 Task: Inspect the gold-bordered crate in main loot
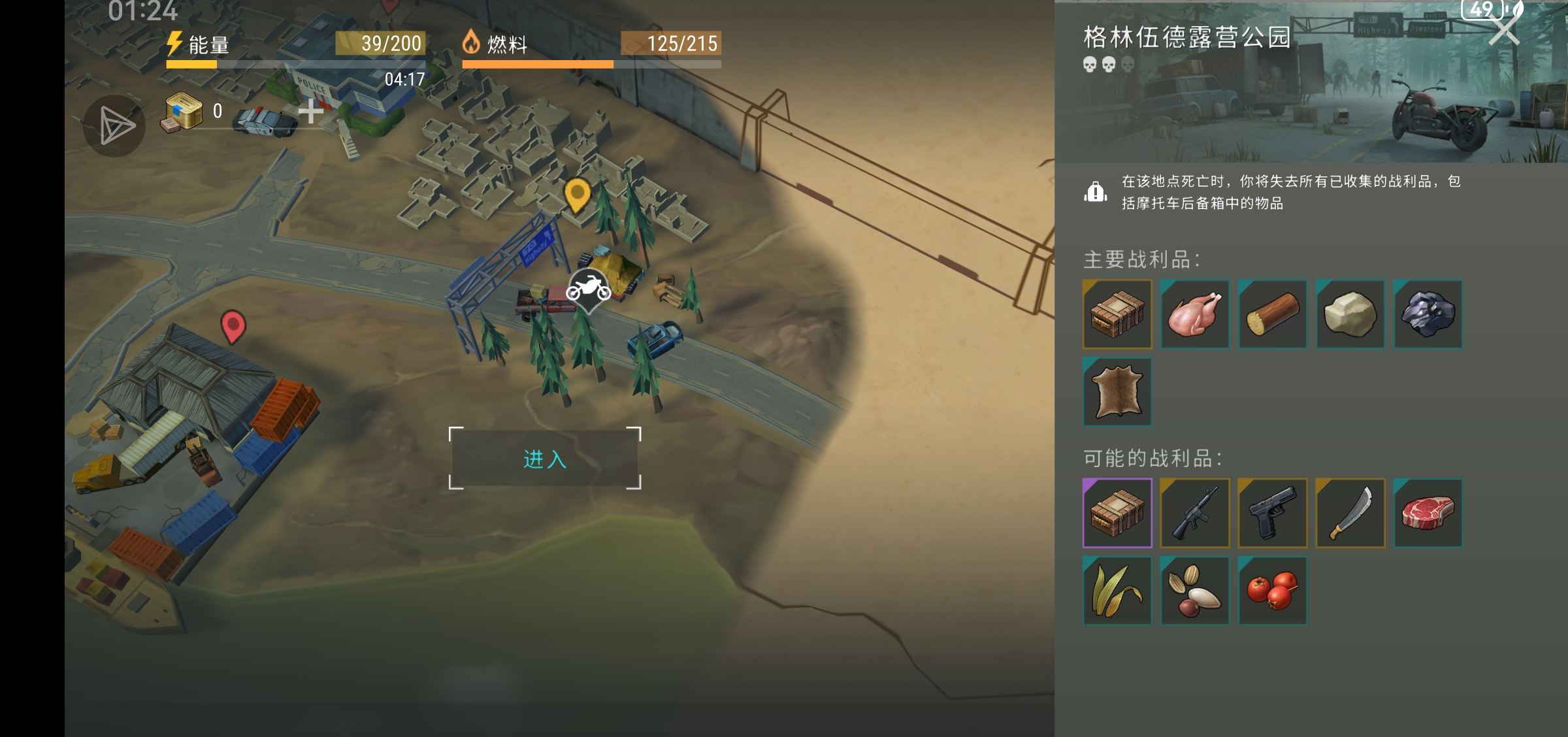pos(1117,314)
